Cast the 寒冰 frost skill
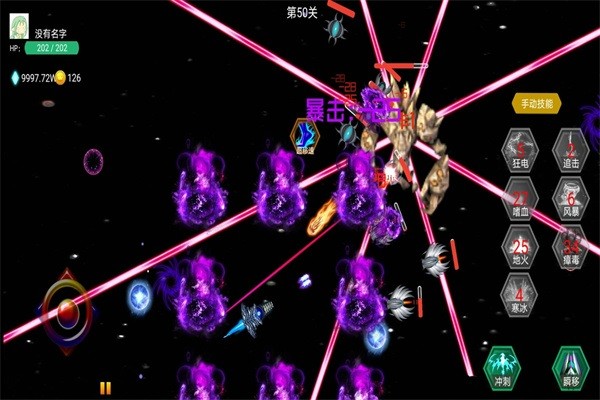 coord(519,297)
